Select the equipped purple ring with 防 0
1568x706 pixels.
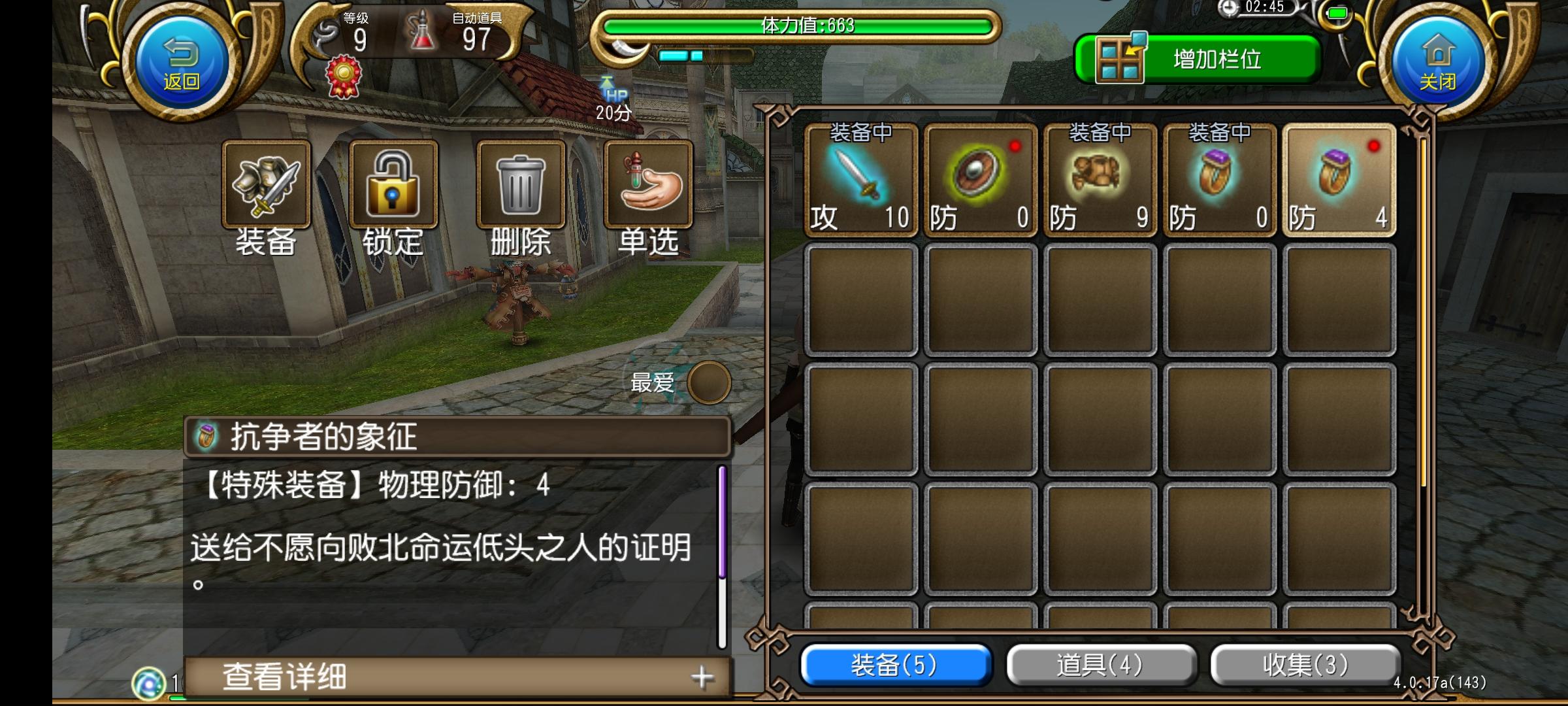1219,180
